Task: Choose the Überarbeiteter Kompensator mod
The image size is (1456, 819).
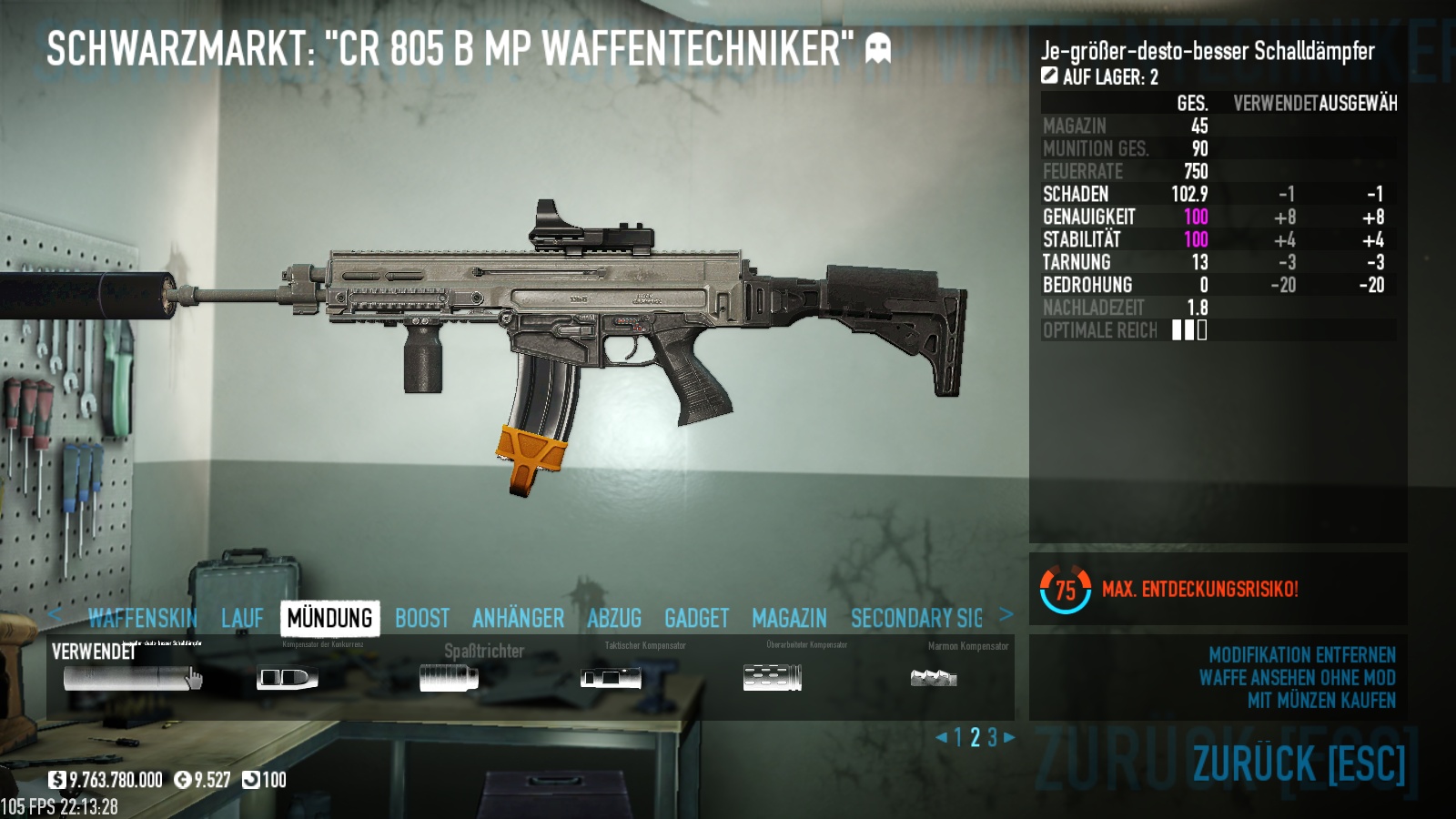Action: click(x=772, y=678)
